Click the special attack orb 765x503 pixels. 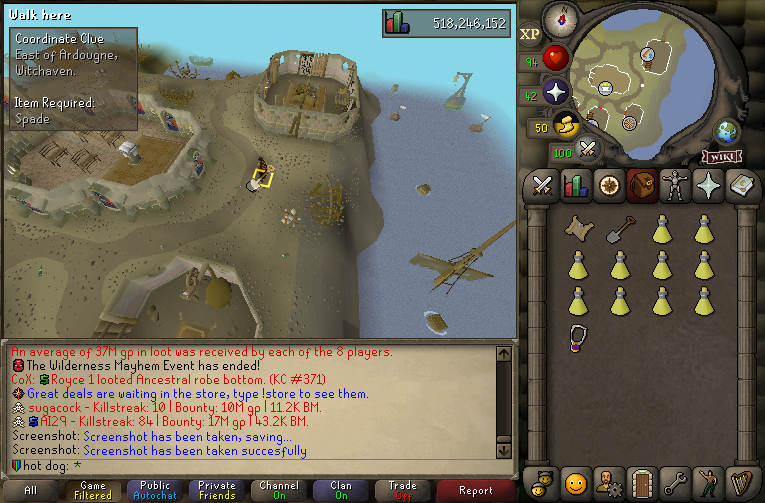pyautogui.click(x=588, y=151)
